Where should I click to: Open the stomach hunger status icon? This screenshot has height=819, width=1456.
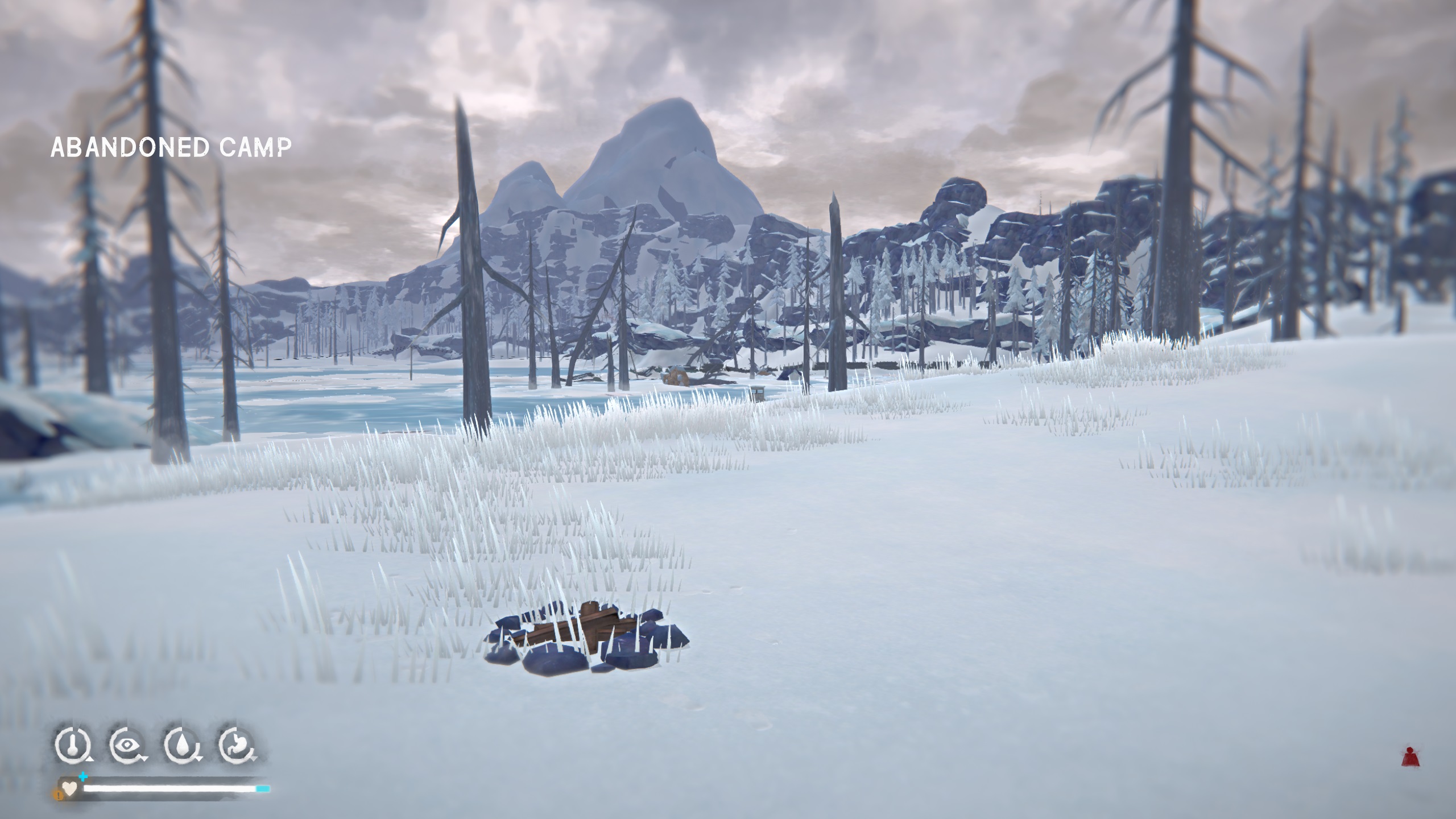point(235,744)
